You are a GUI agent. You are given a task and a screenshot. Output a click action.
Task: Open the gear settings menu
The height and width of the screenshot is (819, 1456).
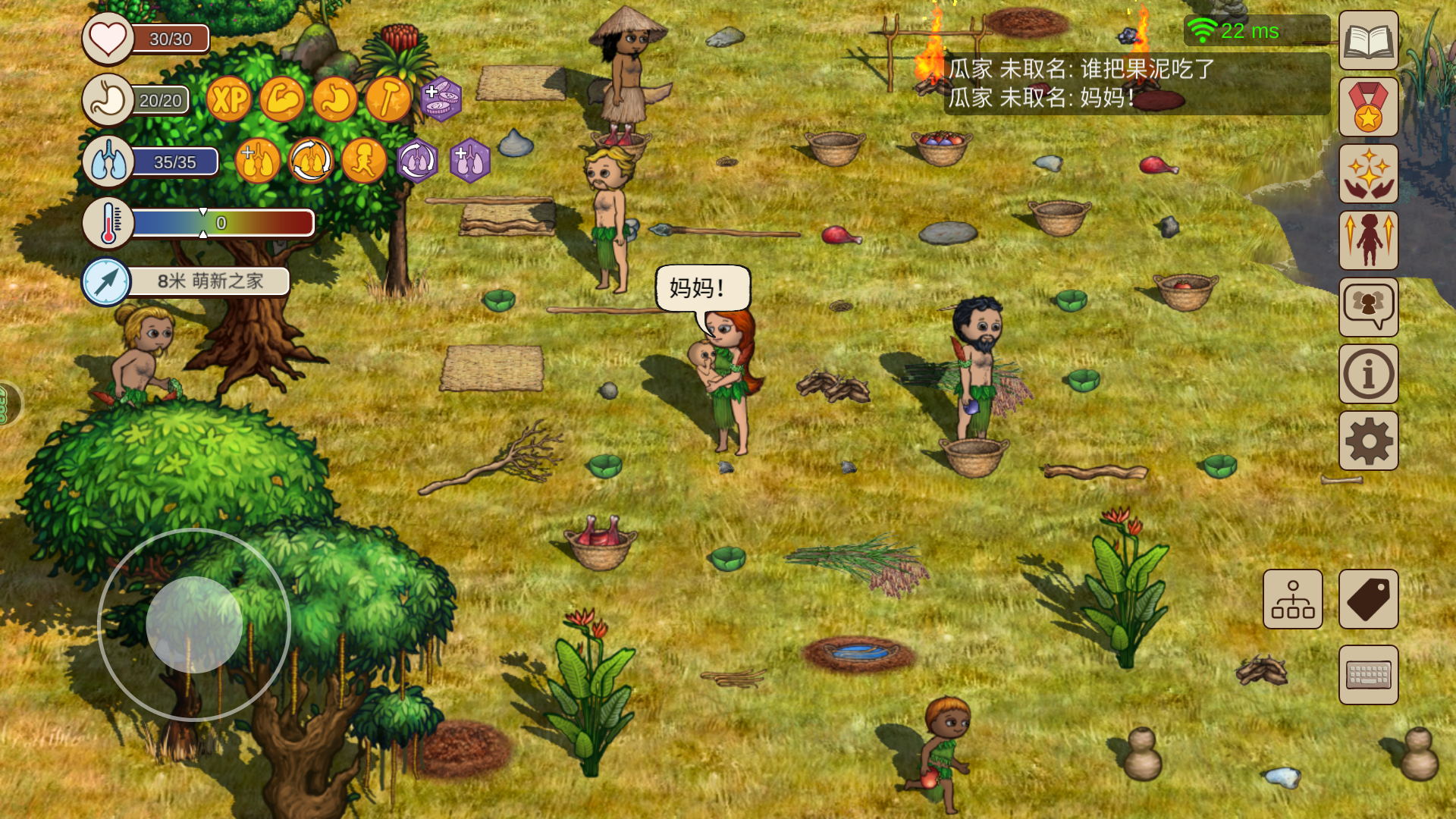tap(1368, 441)
